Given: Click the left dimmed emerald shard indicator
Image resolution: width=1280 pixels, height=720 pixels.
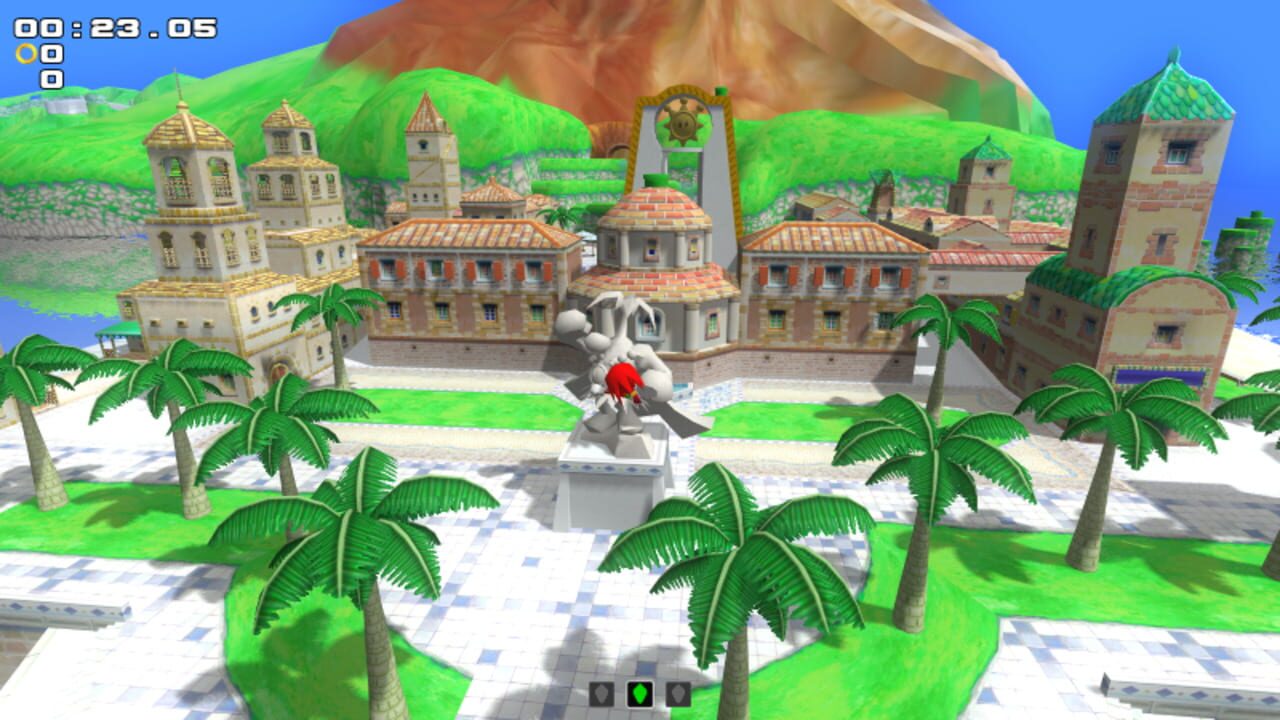Looking at the screenshot, I should coord(602,694).
